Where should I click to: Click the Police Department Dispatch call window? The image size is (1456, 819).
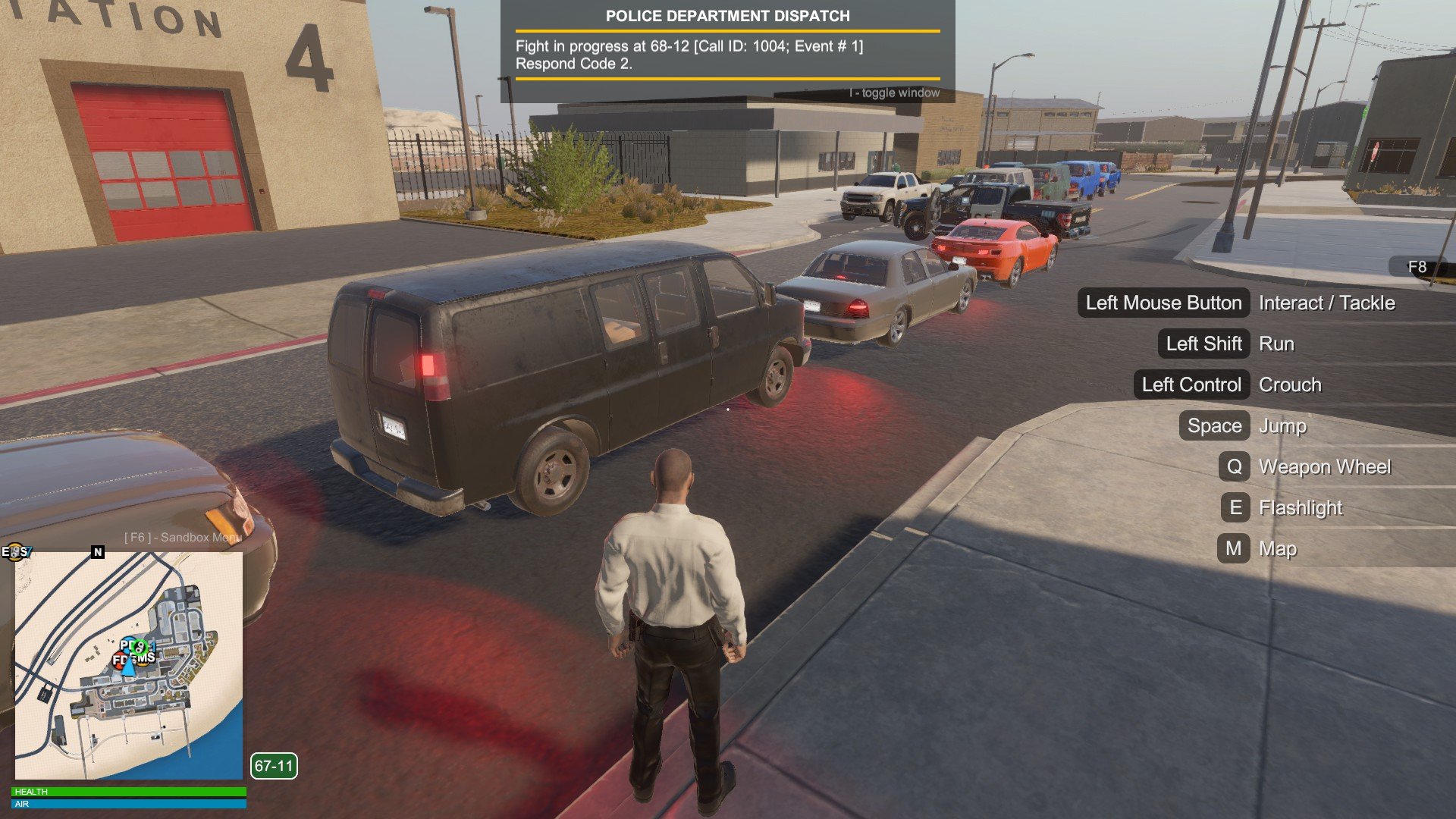727,52
